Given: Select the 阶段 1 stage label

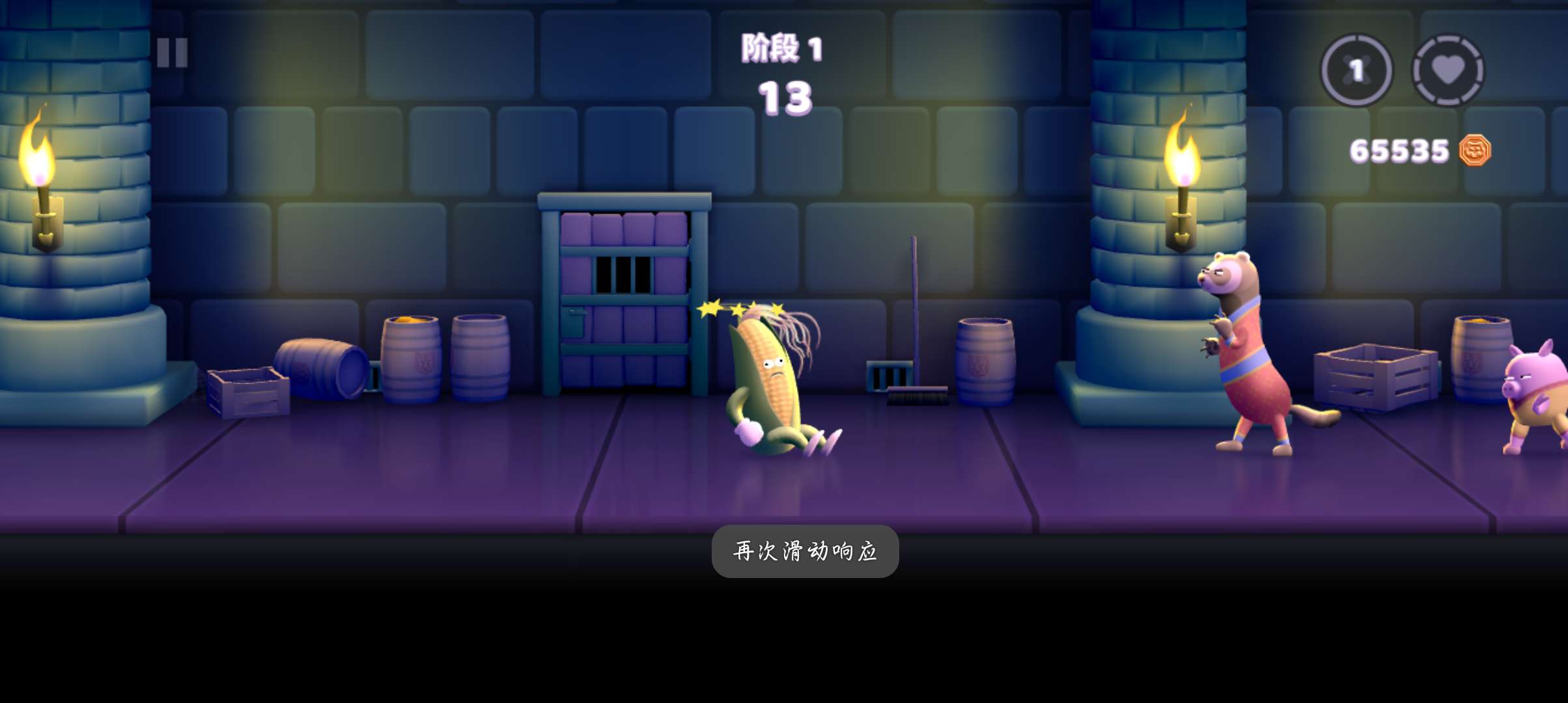Looking at the screenshot, I should pyautogui.click(x=783, y=48).
